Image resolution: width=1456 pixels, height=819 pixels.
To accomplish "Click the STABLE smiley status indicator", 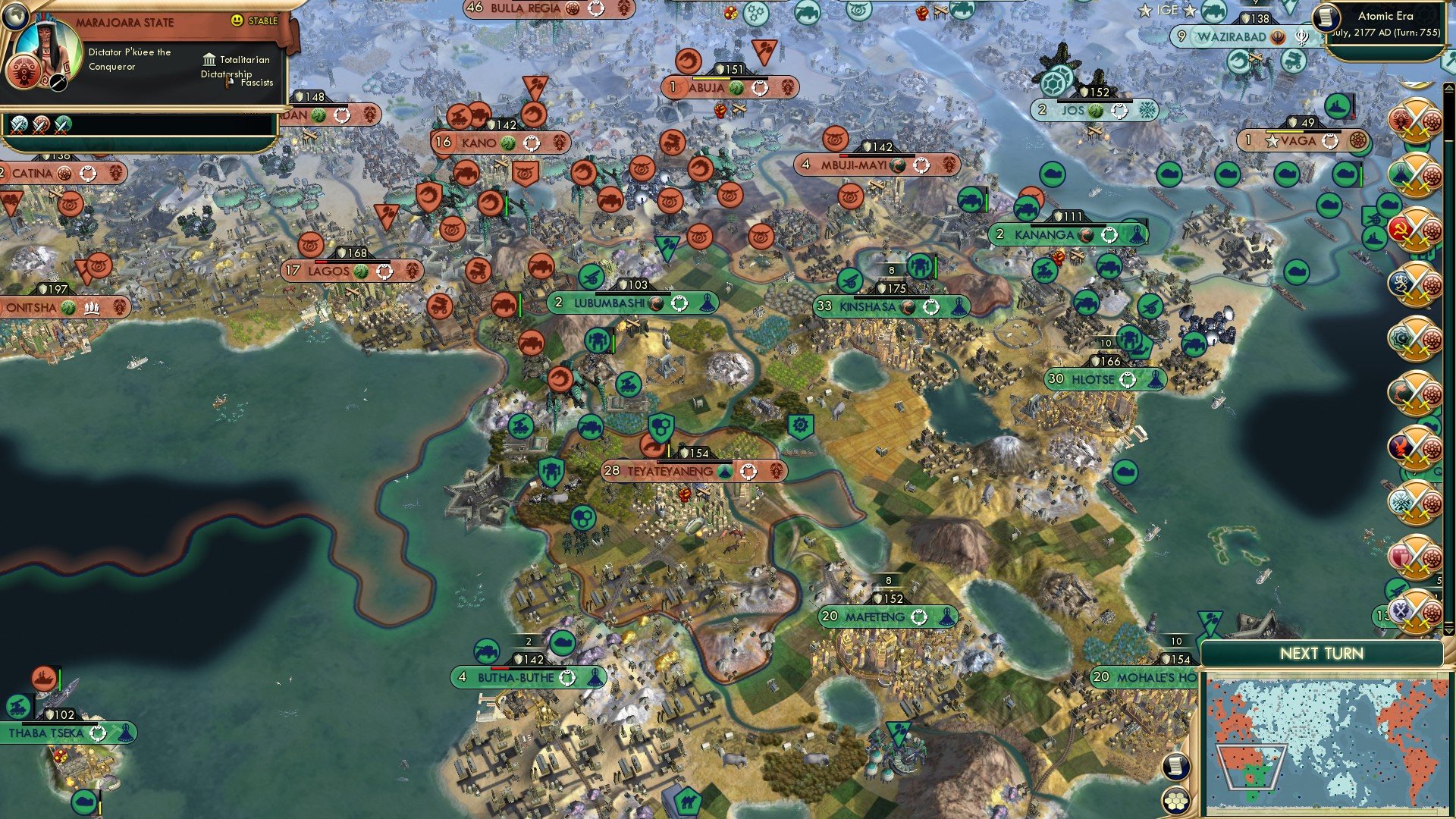I will 236,20.
